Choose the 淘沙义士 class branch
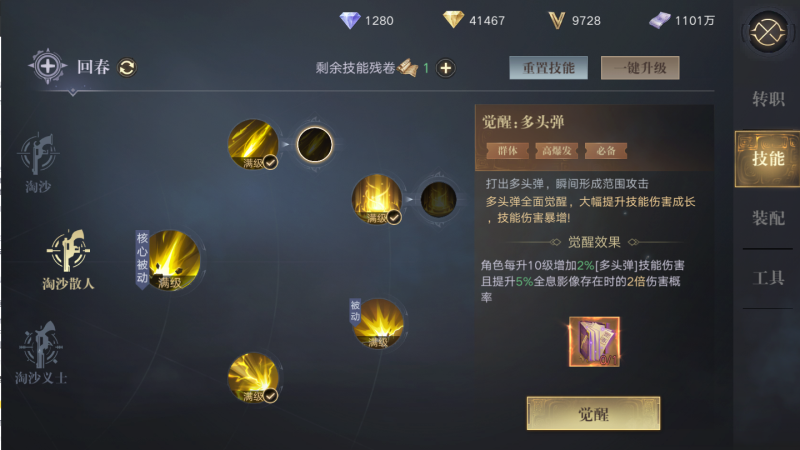 (41, 352)
